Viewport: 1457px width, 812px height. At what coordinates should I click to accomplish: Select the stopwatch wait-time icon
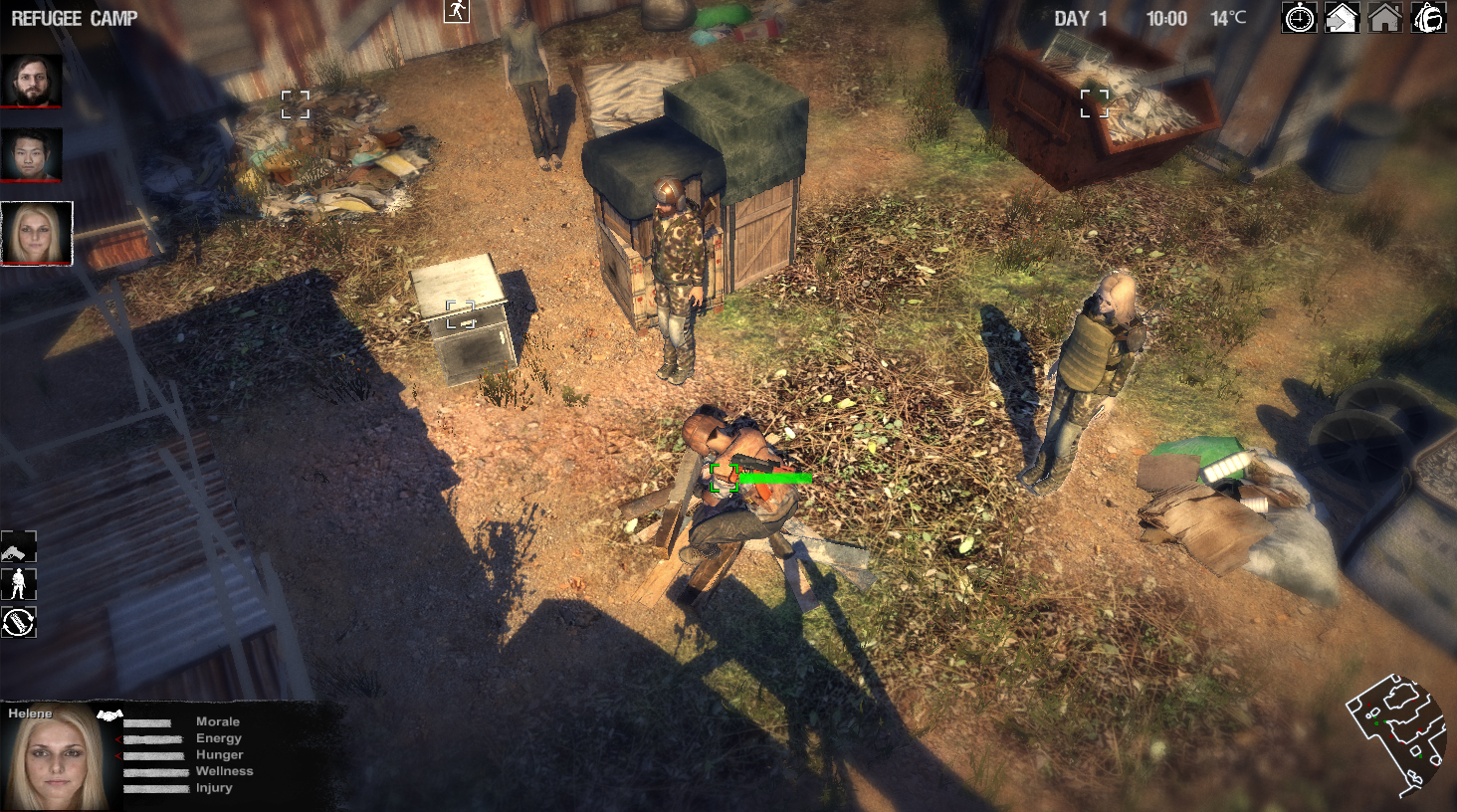point(1299,18)
